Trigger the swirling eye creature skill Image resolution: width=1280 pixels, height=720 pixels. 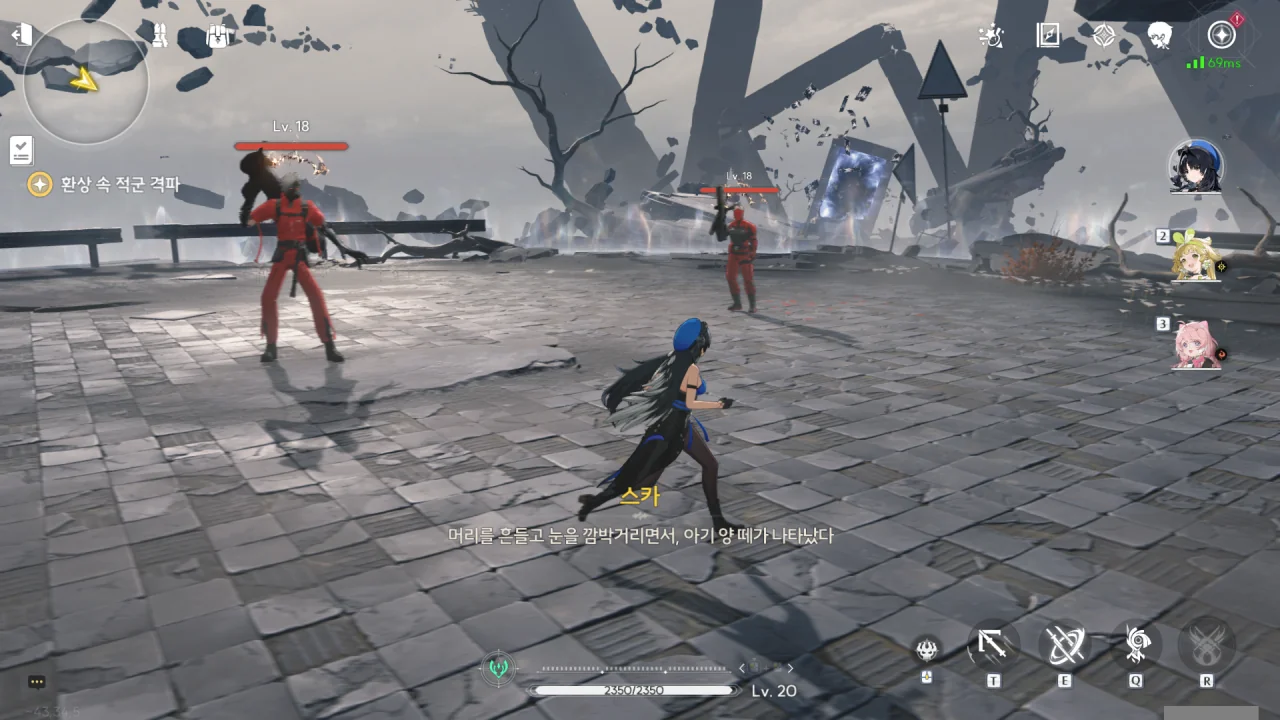pos(1136,645)
